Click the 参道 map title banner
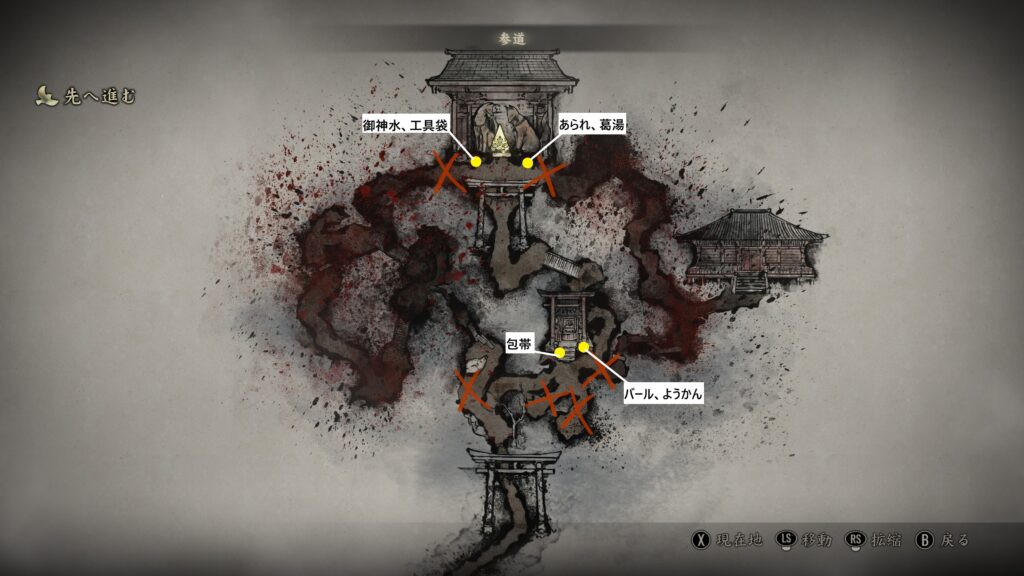This screenshot has width=1024, height=576. coord(512,39)
